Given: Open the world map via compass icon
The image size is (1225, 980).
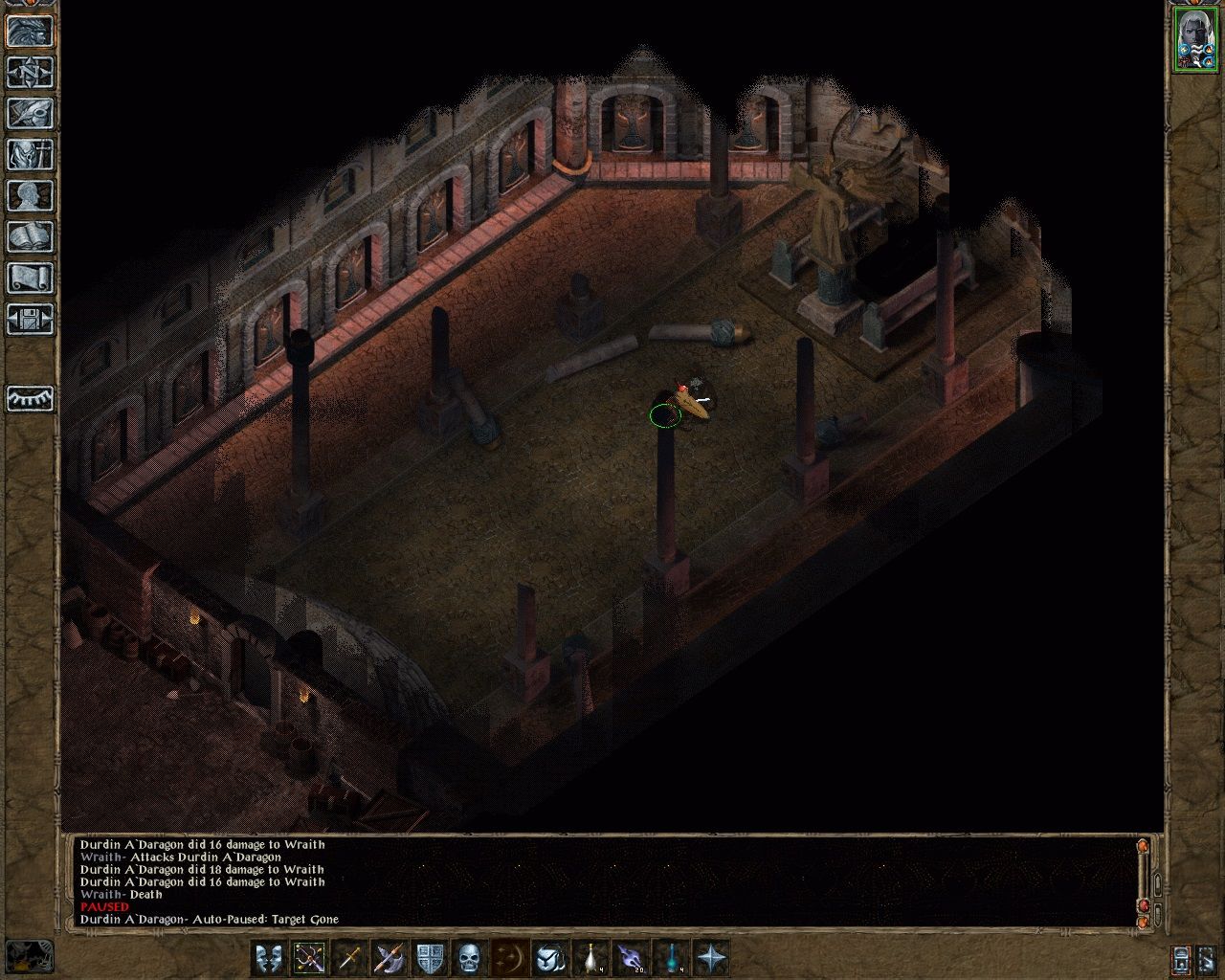Looking at the screenshot, I should point(29,73).
